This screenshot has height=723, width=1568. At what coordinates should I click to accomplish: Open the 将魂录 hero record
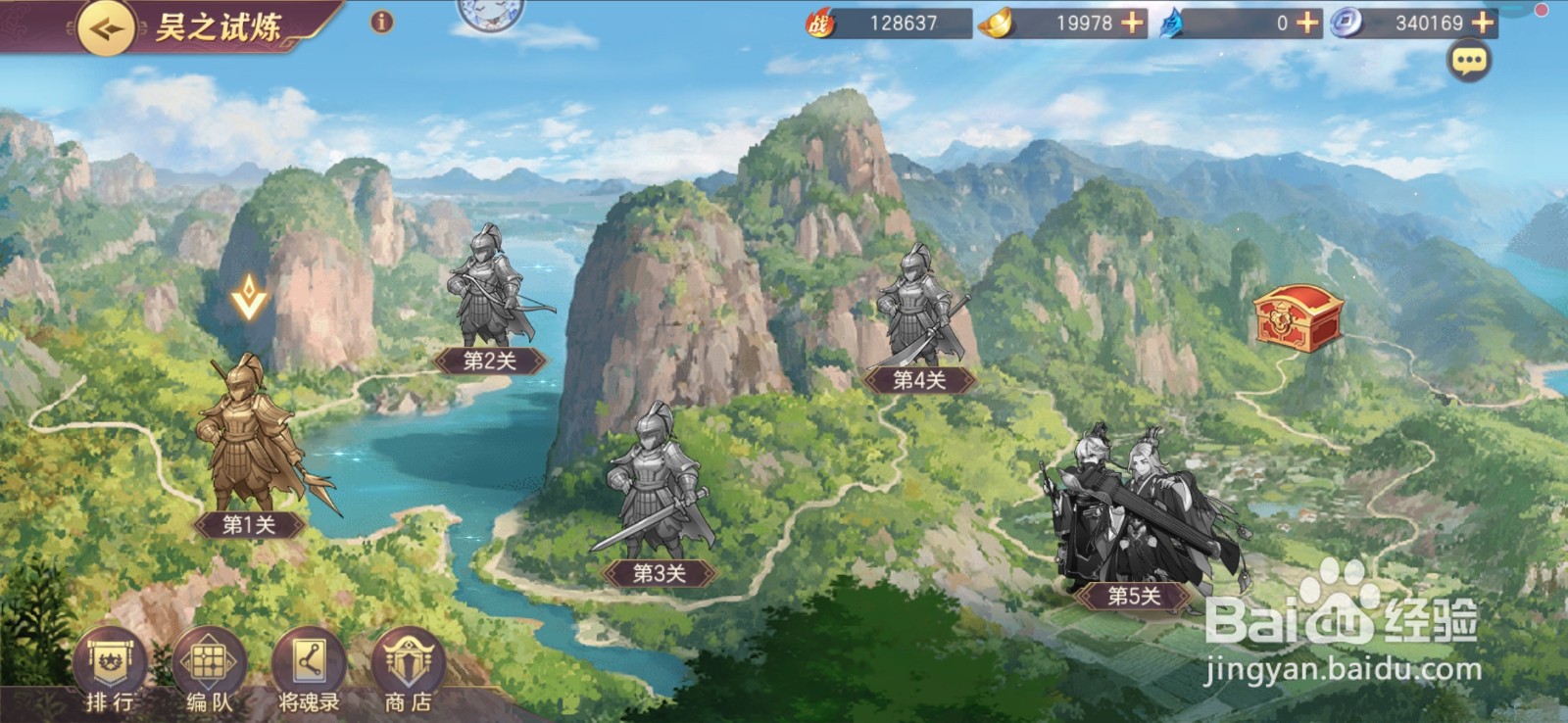point(307,661)
